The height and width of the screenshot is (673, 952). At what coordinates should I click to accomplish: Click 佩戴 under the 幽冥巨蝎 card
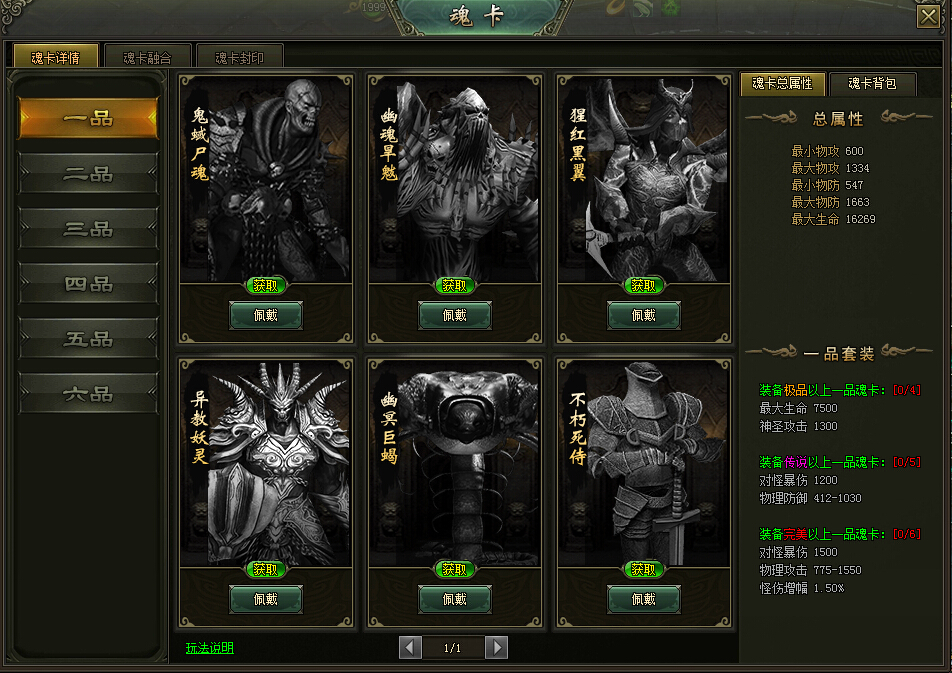pyautogui.click(x=455, y=599)
